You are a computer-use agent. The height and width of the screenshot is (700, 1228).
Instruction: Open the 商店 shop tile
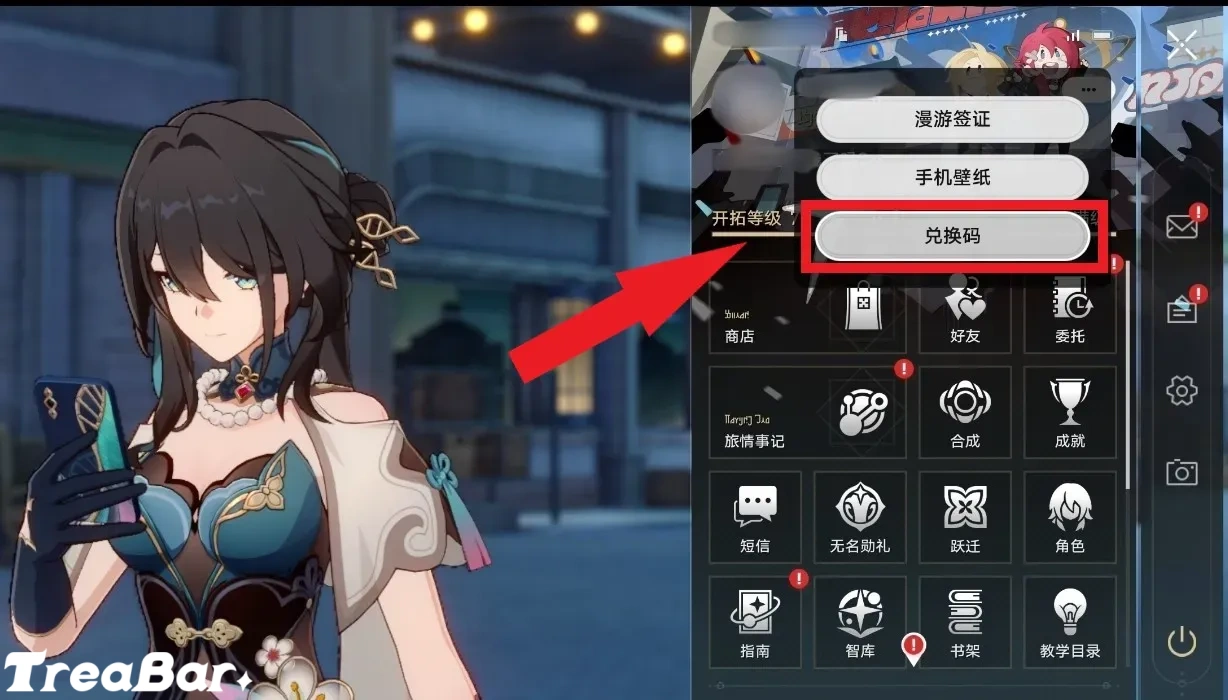[x=807, y=310]
